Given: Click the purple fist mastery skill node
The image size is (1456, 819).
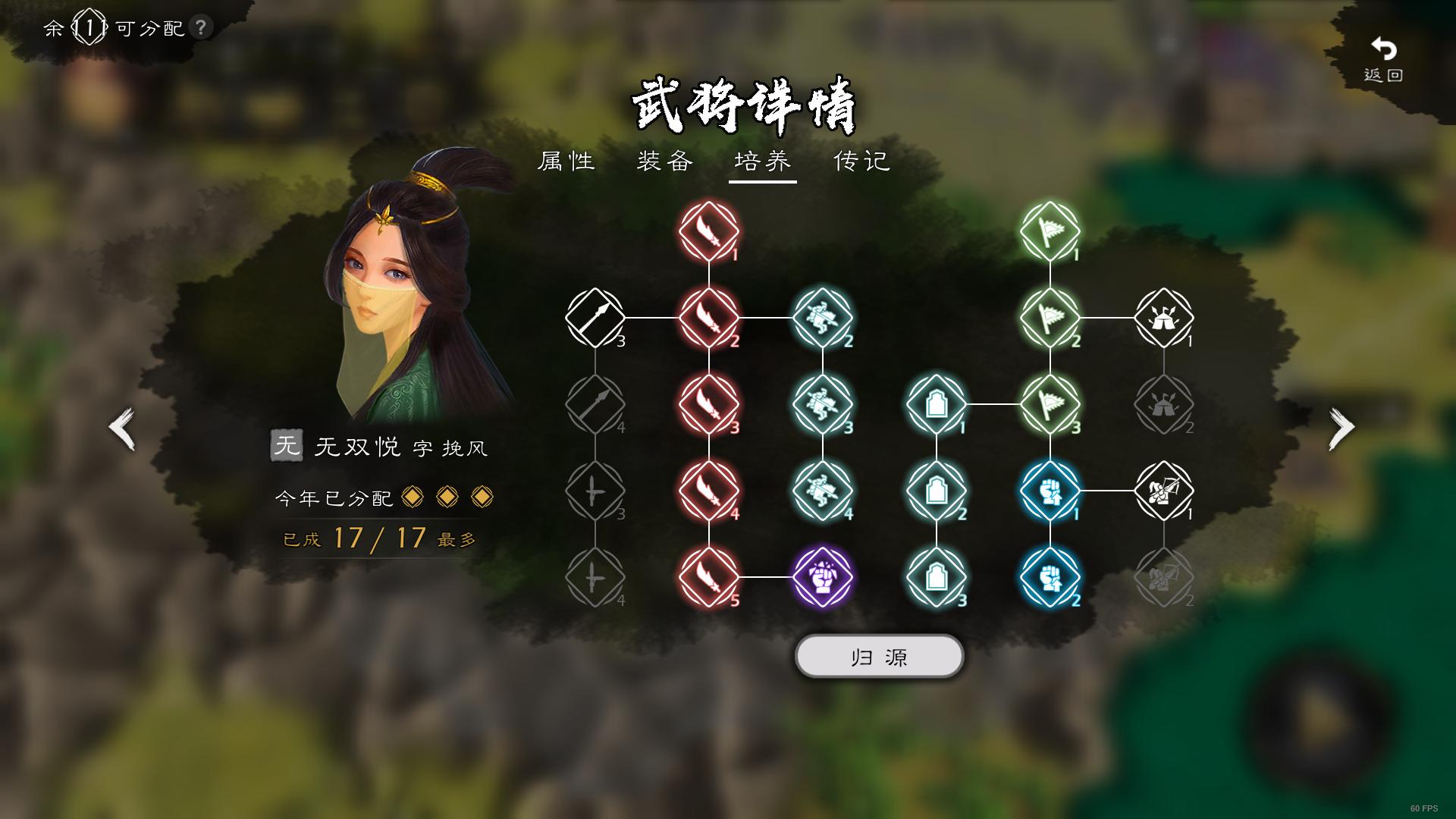Looking at the screenshot, I should (822, 576).
